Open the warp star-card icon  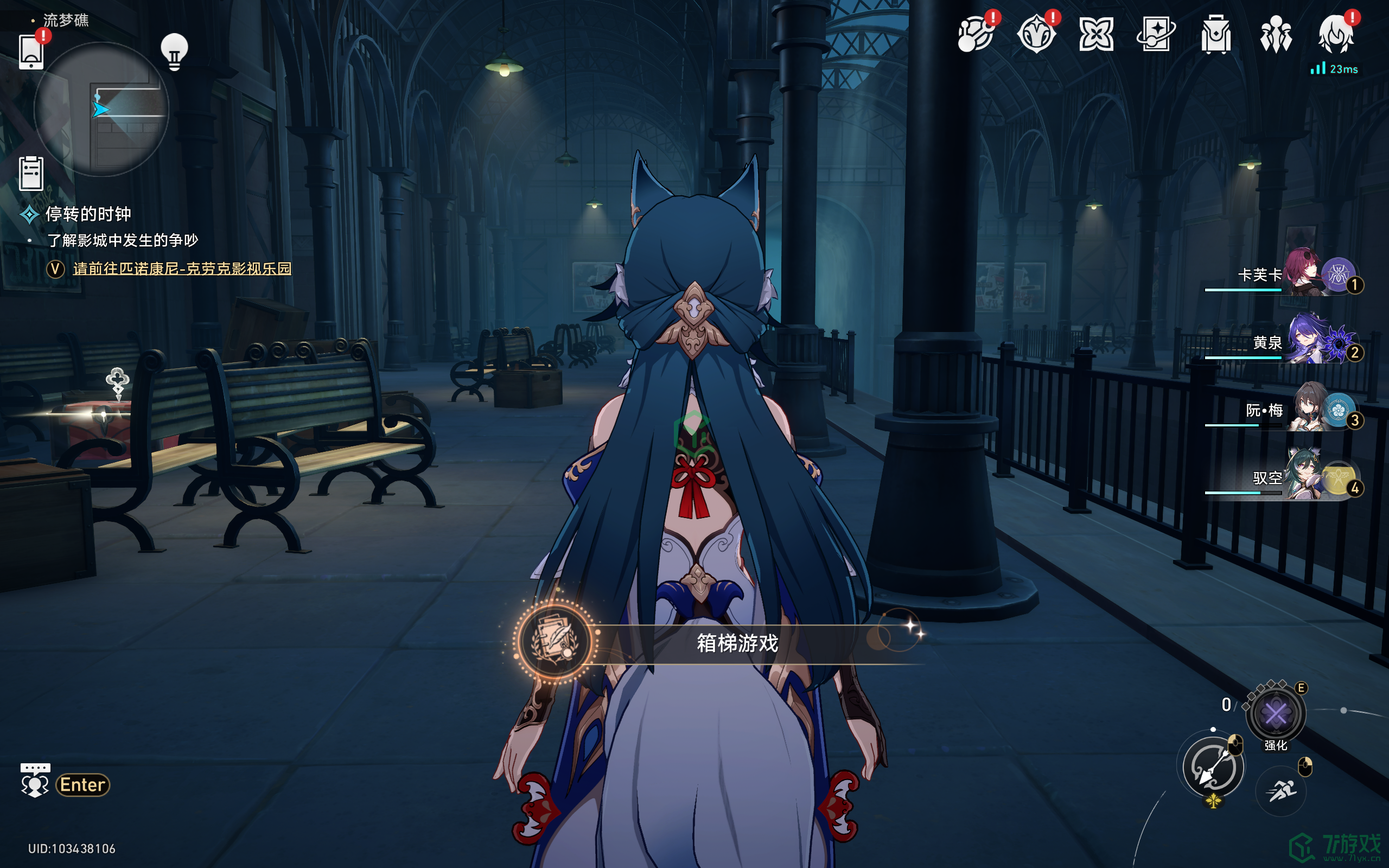pos(1155,34)
